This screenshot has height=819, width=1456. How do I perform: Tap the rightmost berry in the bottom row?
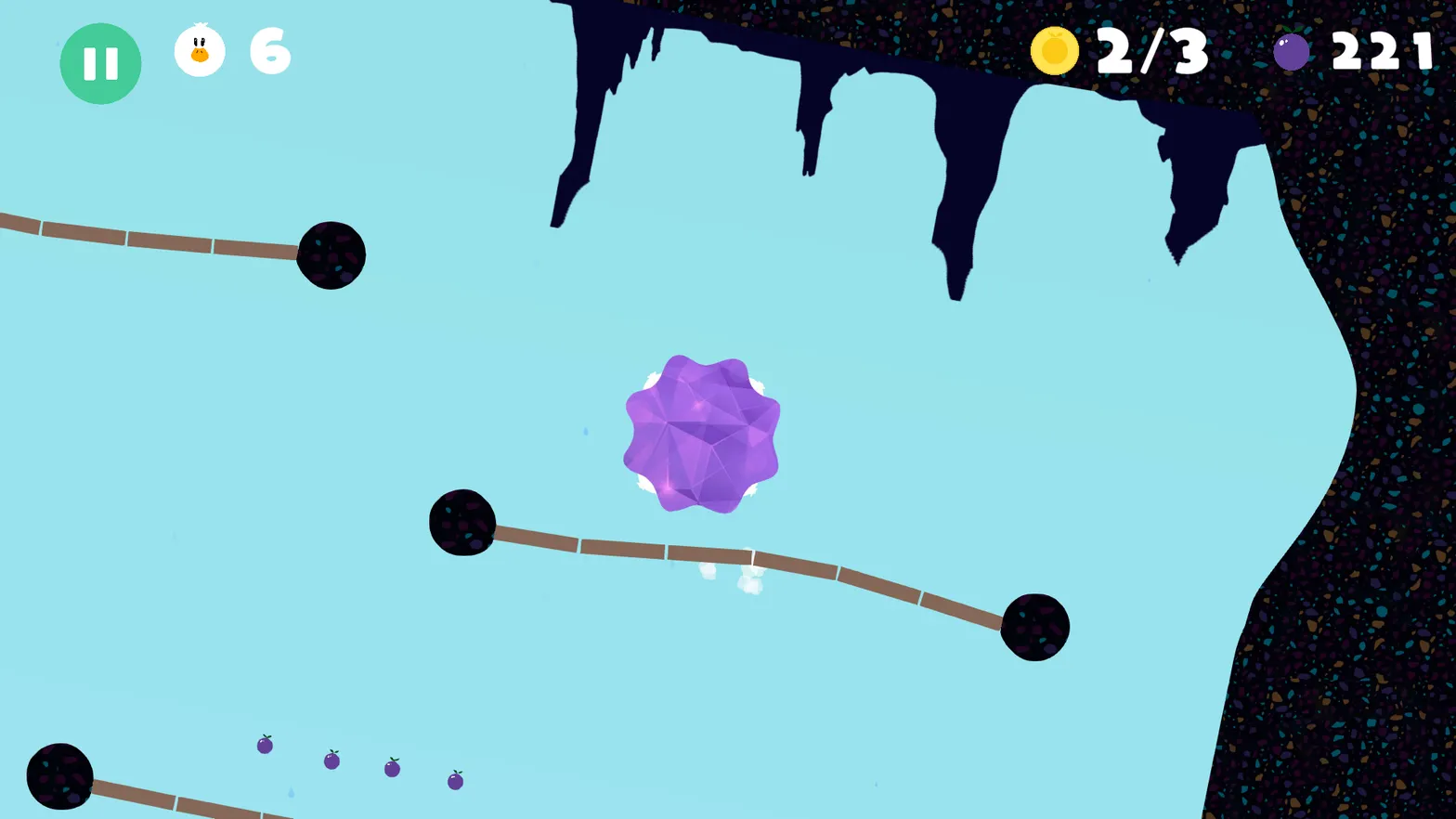[454, 780]
